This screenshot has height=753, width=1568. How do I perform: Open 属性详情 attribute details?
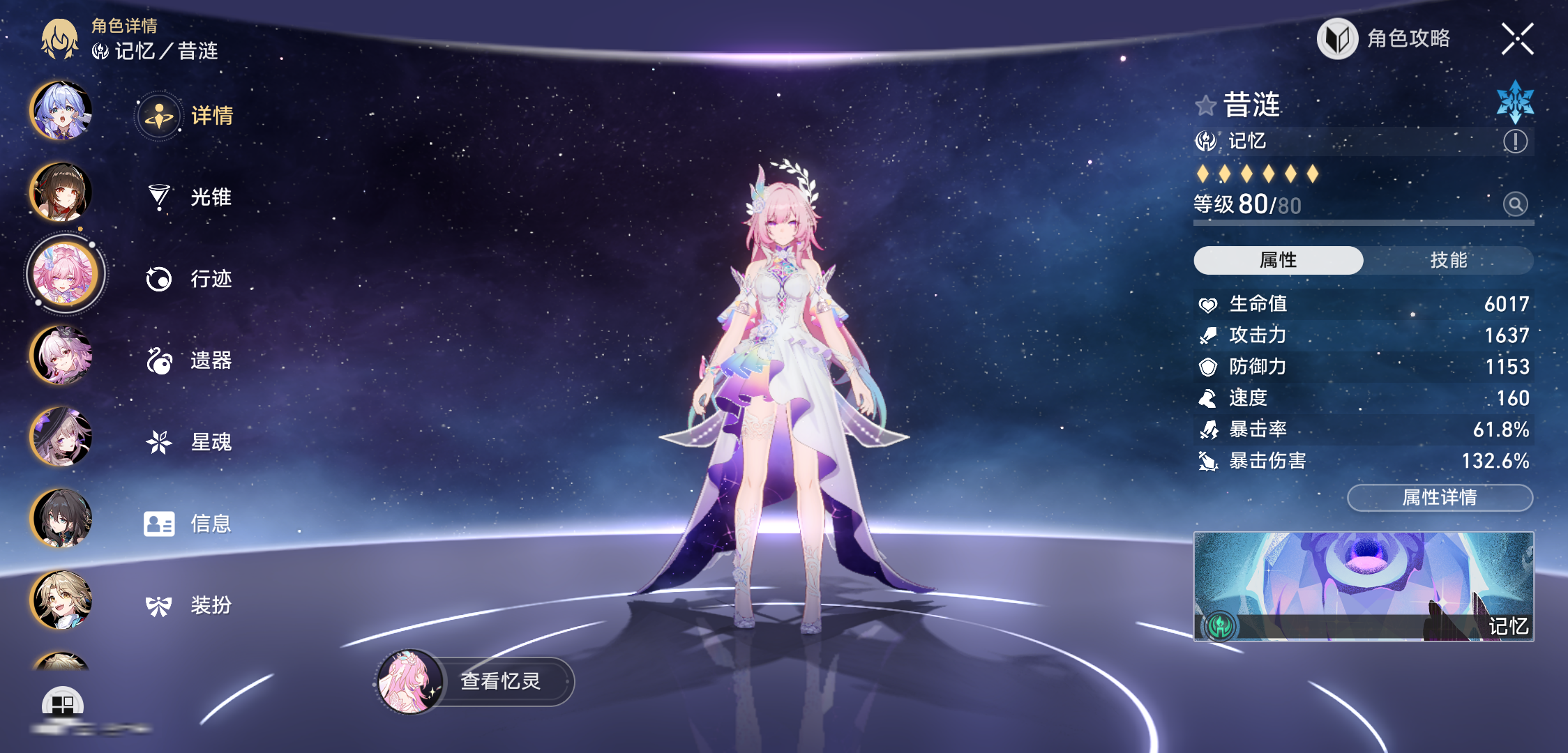(x=1440, y=497)
